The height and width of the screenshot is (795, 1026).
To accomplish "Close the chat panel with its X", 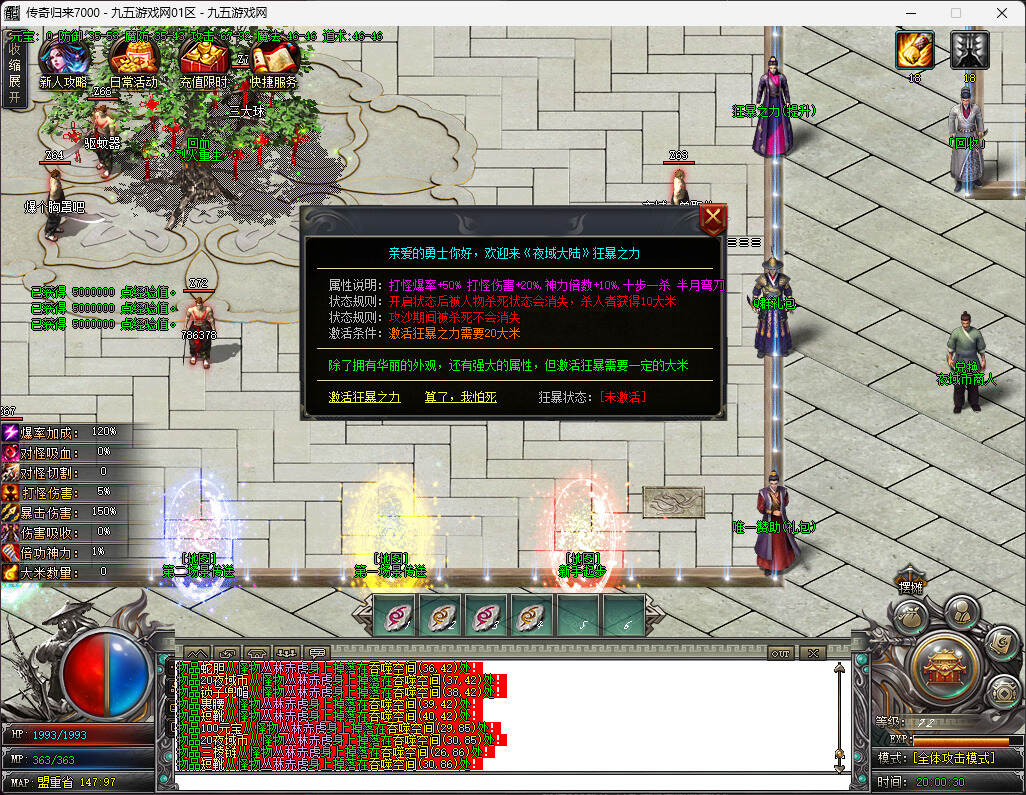I will pos(812,653).
